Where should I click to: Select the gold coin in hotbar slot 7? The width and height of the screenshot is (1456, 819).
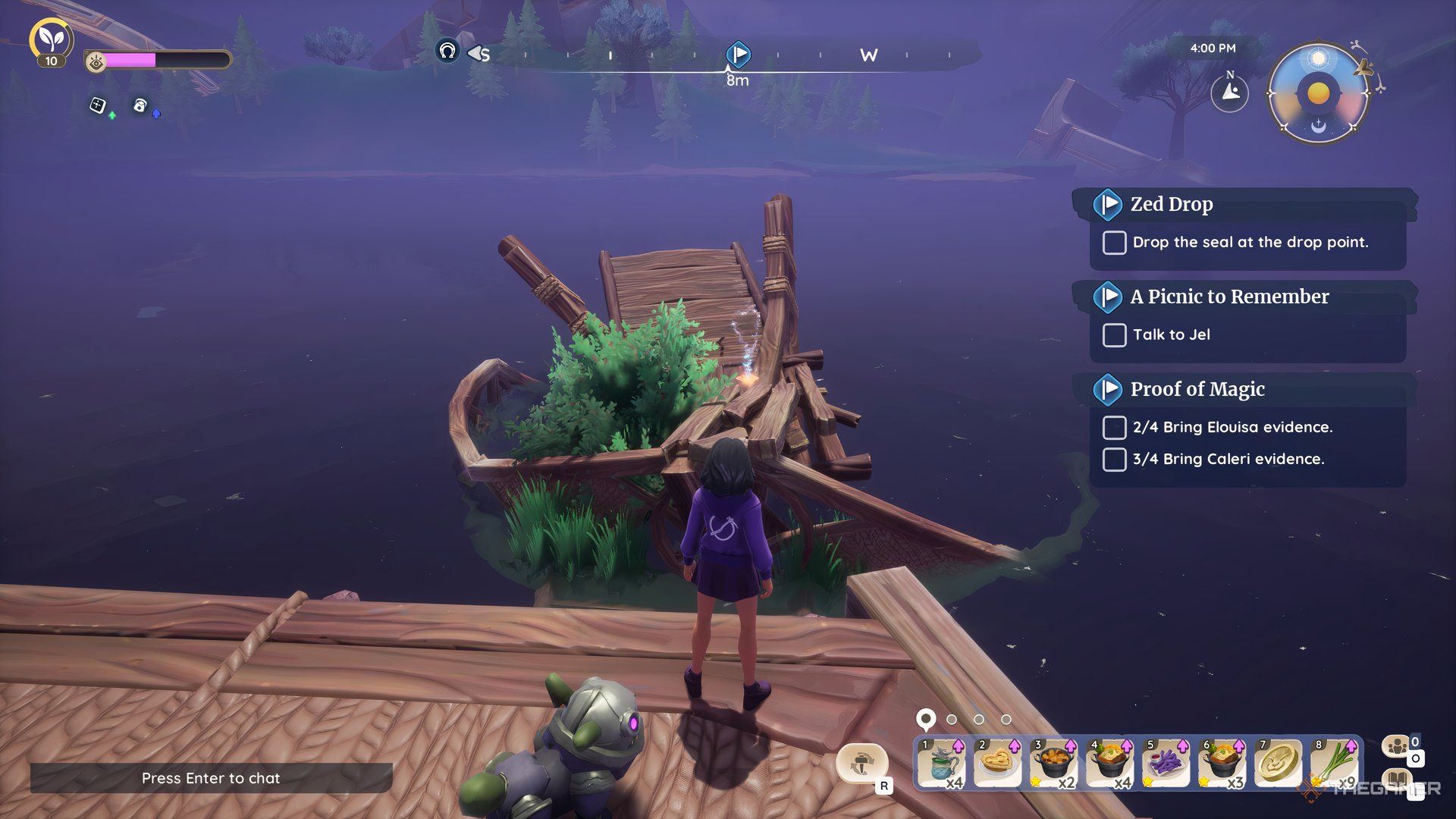1277,763
